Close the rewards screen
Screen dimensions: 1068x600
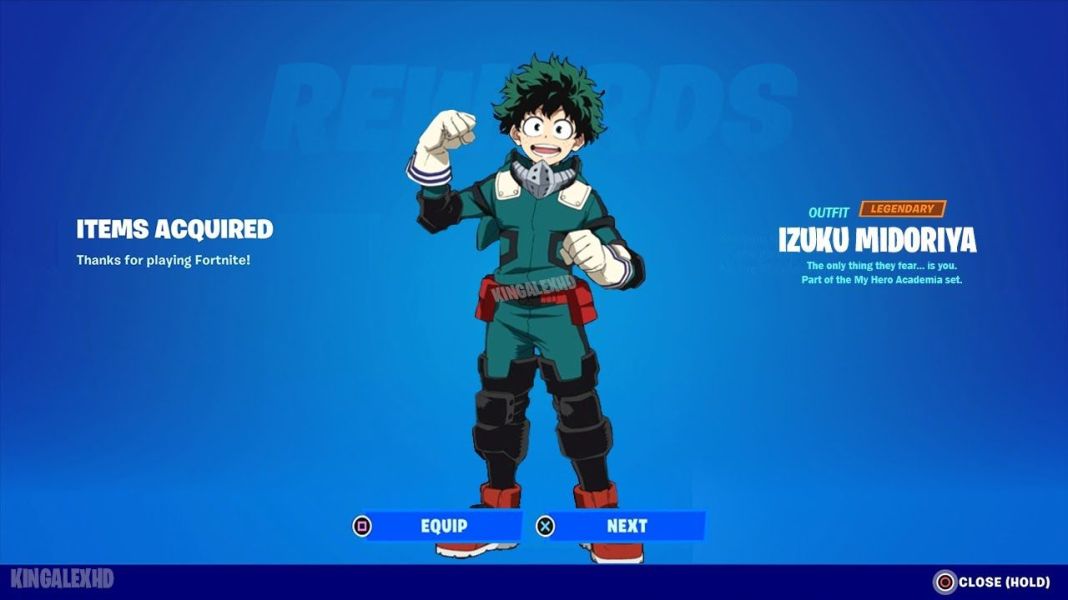(993, 582)
